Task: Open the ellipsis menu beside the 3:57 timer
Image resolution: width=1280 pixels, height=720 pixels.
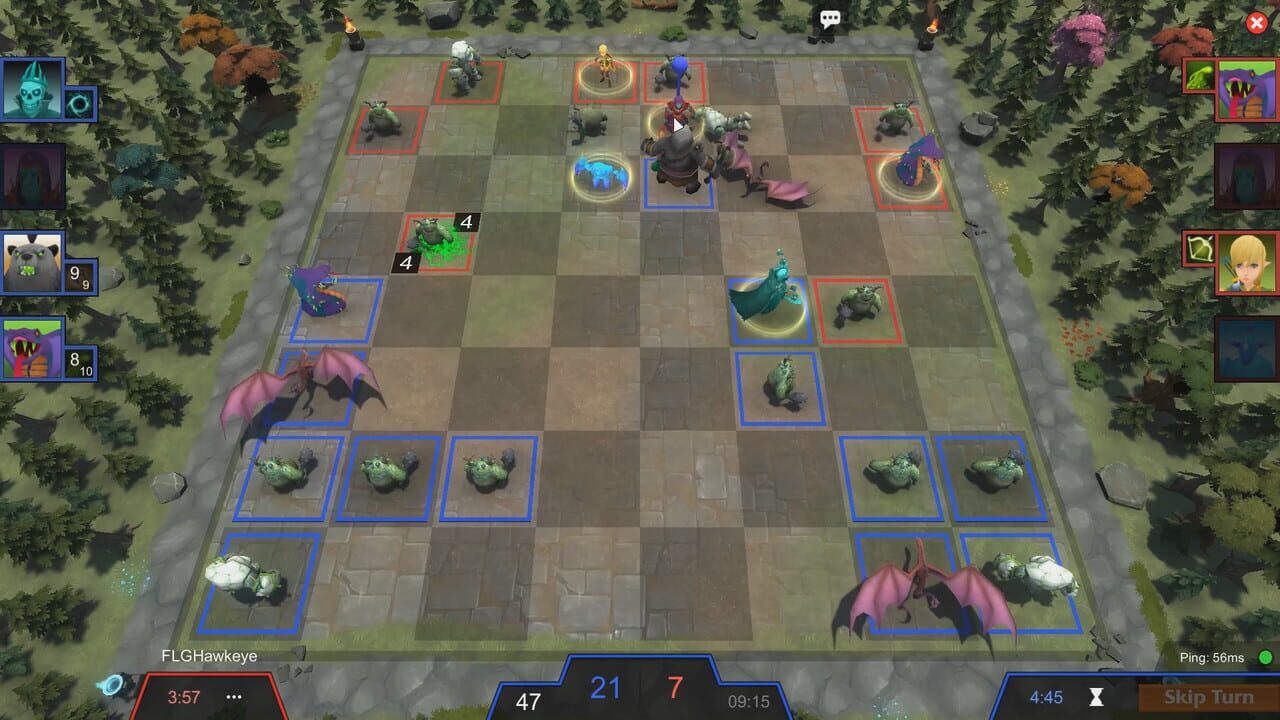Action: pyautogui.click(x=233, y=698)
